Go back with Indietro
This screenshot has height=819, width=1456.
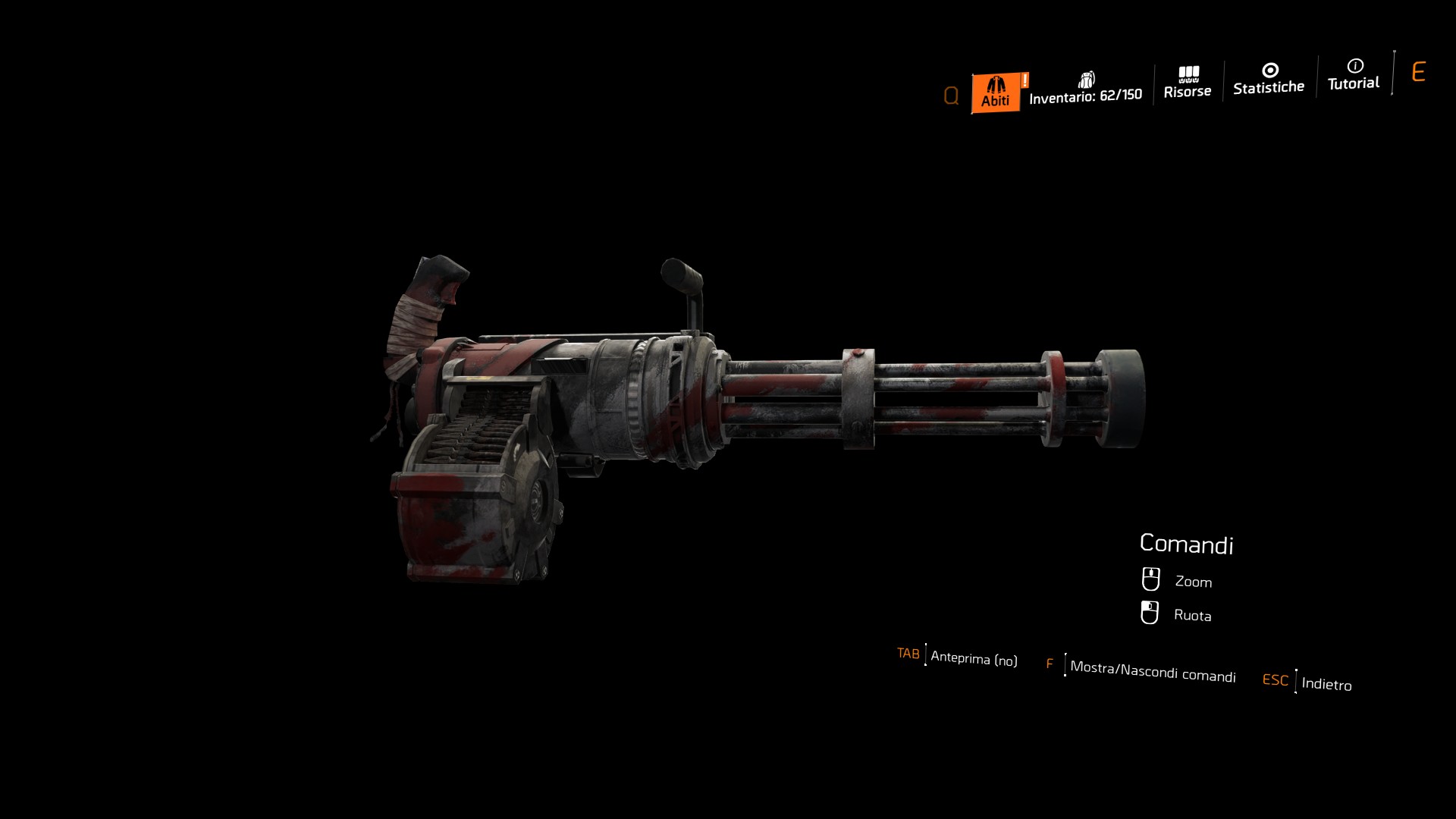point(1326,683)
